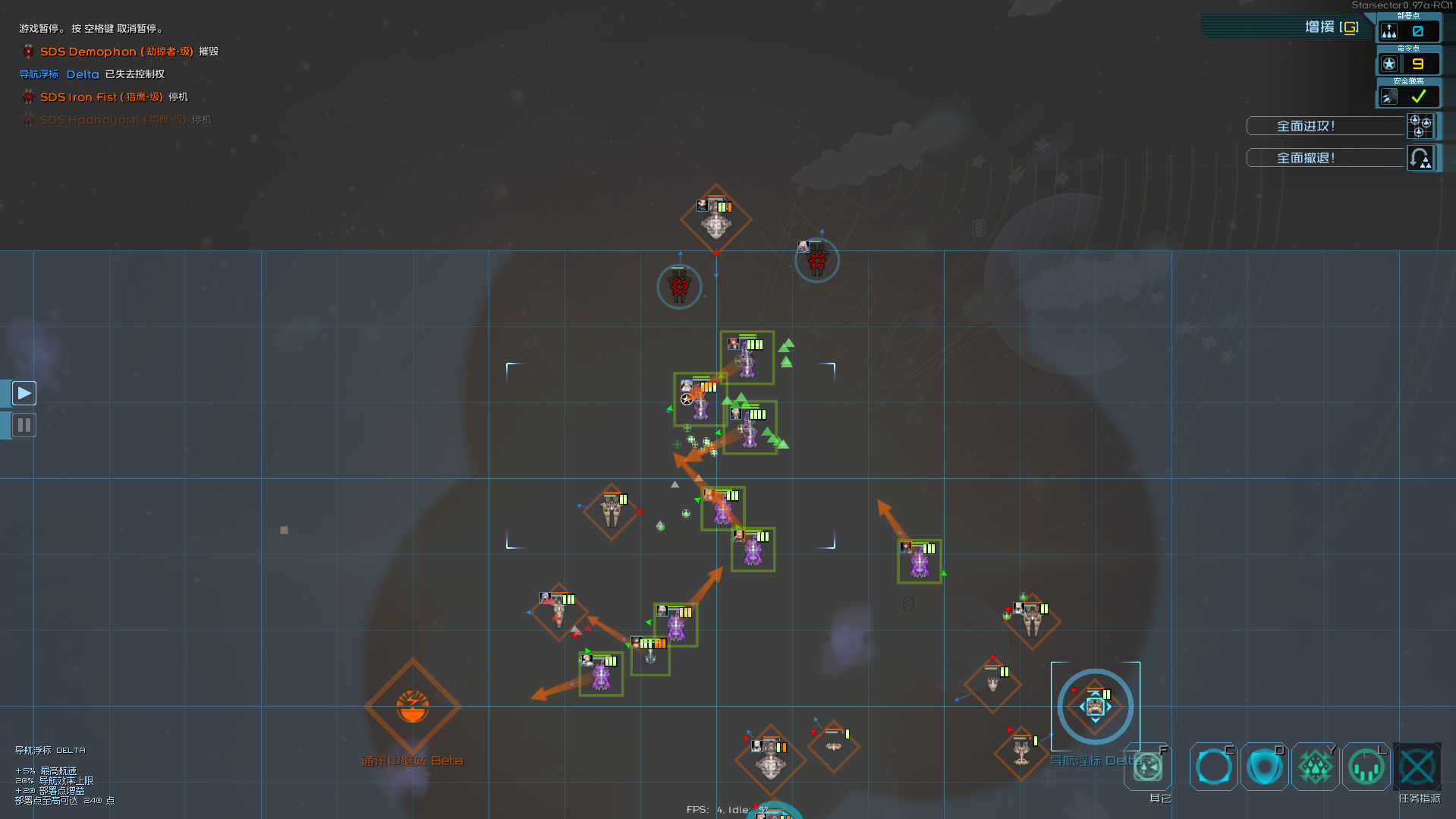The height and width of the screenshot is (819, 1456).
Task: Click the 部署点 deployment points icon
Action: pos(1389,31)
